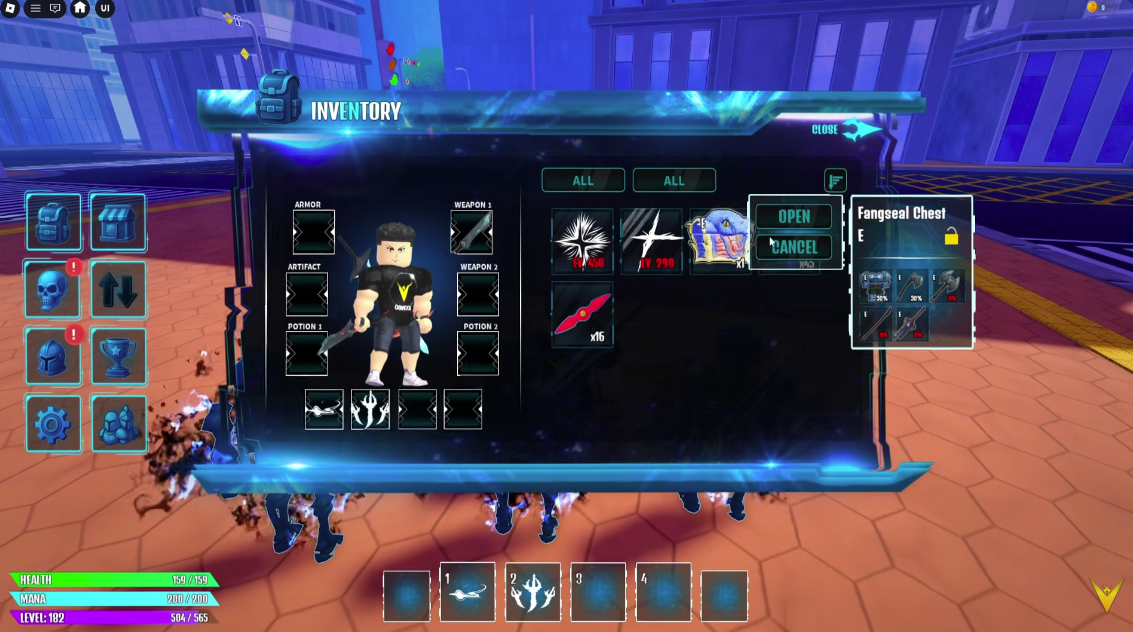Cancel the chest action popup
Image resolution: width=1133 pixels, height=632 pixels.
click(x=794, y=247)
